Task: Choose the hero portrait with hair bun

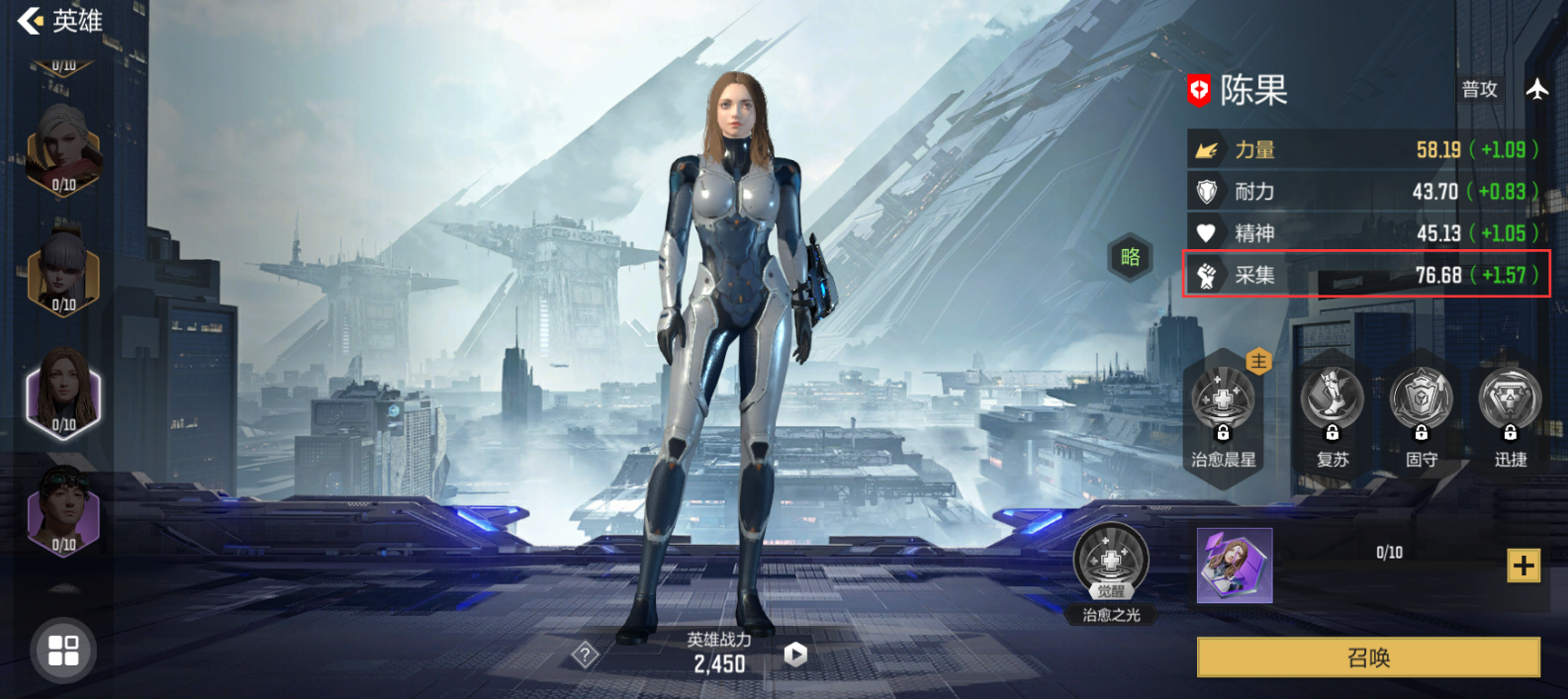Action: 63,271
